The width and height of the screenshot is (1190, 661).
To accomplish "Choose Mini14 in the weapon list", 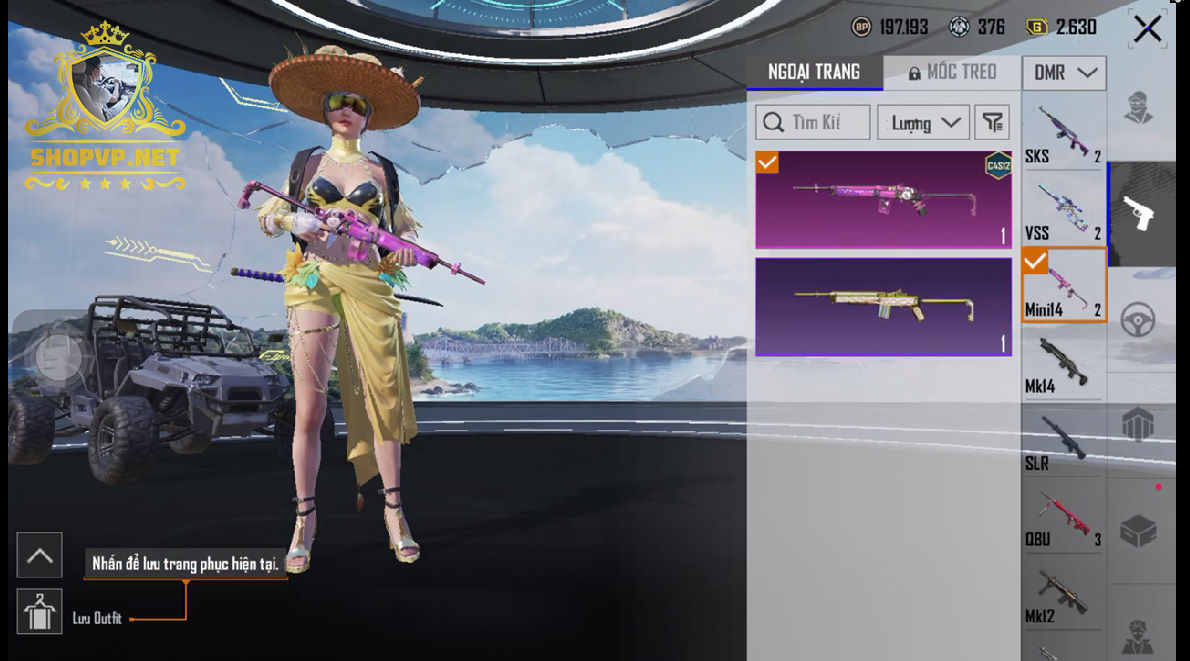I will (x=1064, y=287).
